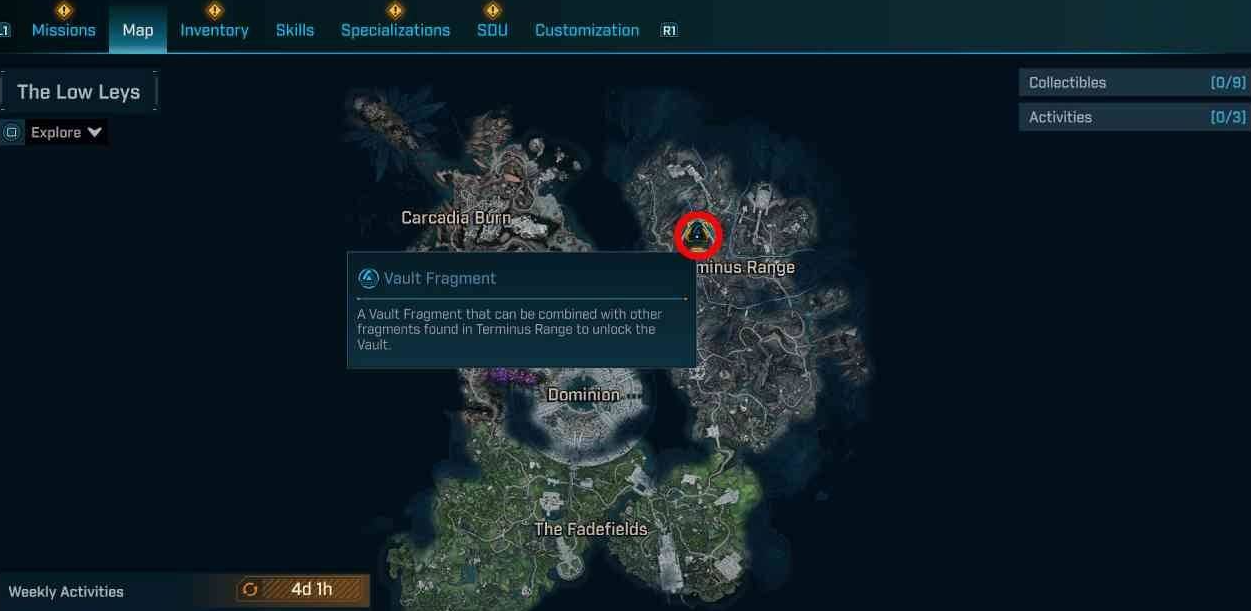Image resolution: width=1251 pixels, height=611 pixels.
Task: Open the Specializations tab
Action: coord(395,30)
